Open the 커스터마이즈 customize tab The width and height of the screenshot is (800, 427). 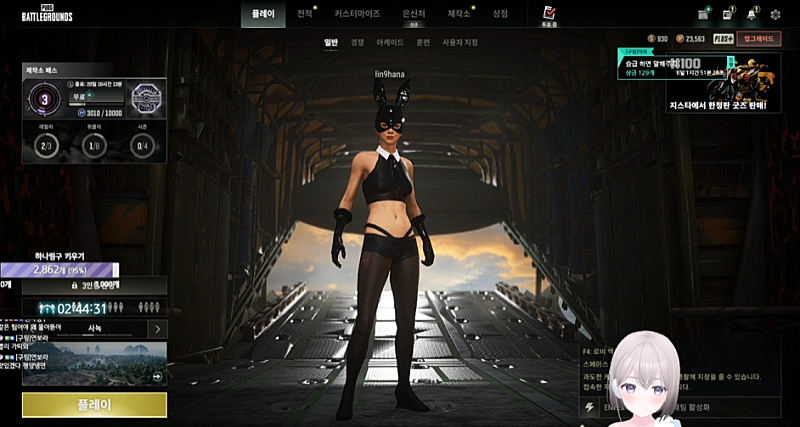pyautogui.click(x=357, y=14)
